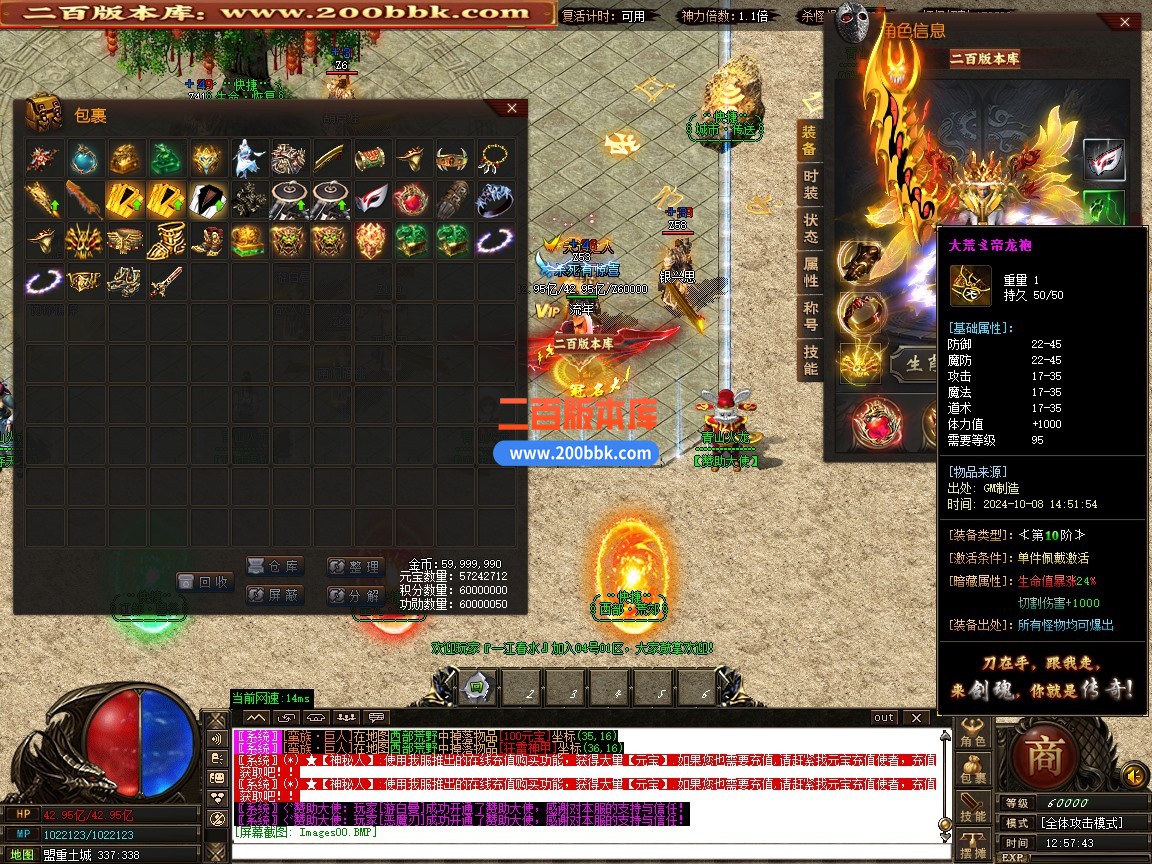
Task: Click the chat box 'out' button
Action: click(884, 717)
